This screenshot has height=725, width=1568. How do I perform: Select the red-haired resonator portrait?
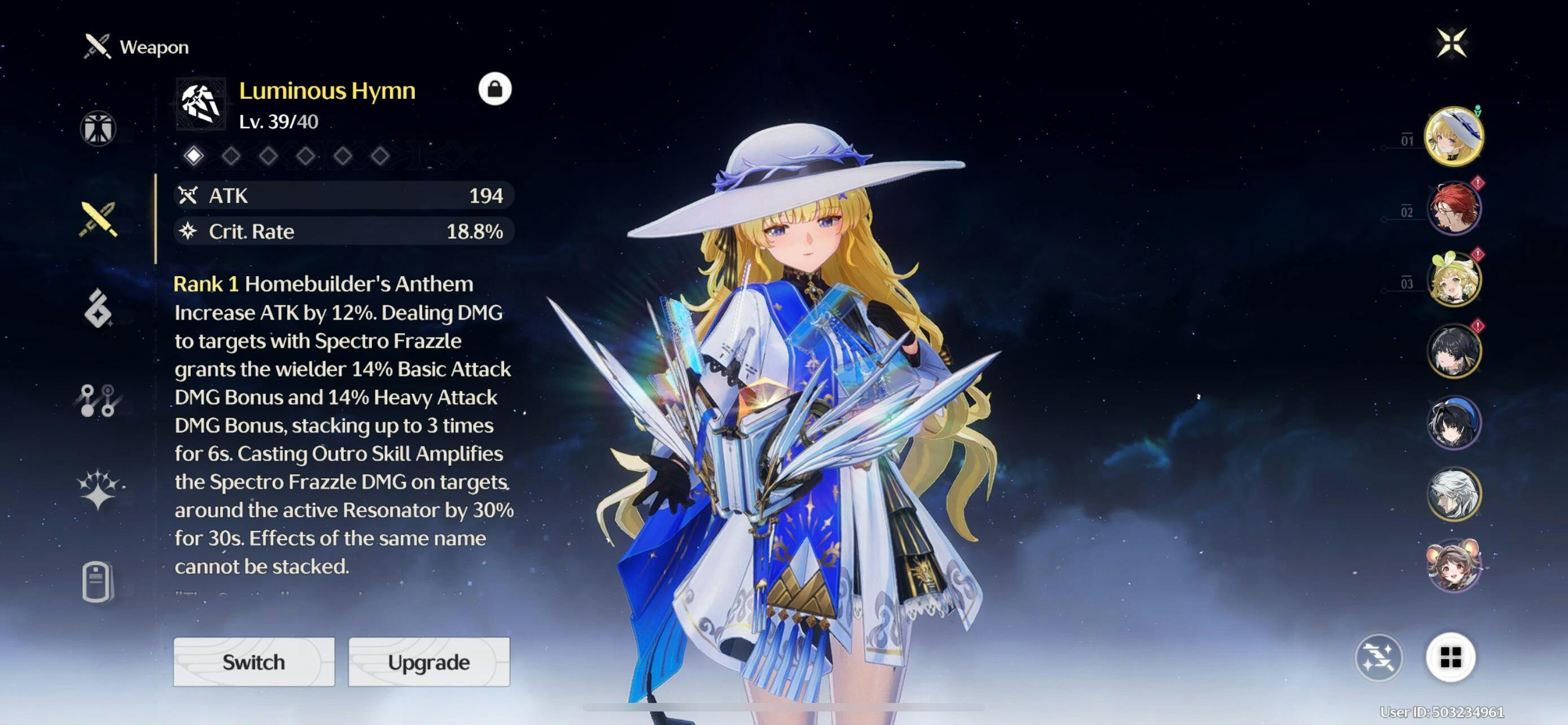(x=1453, y=208)
